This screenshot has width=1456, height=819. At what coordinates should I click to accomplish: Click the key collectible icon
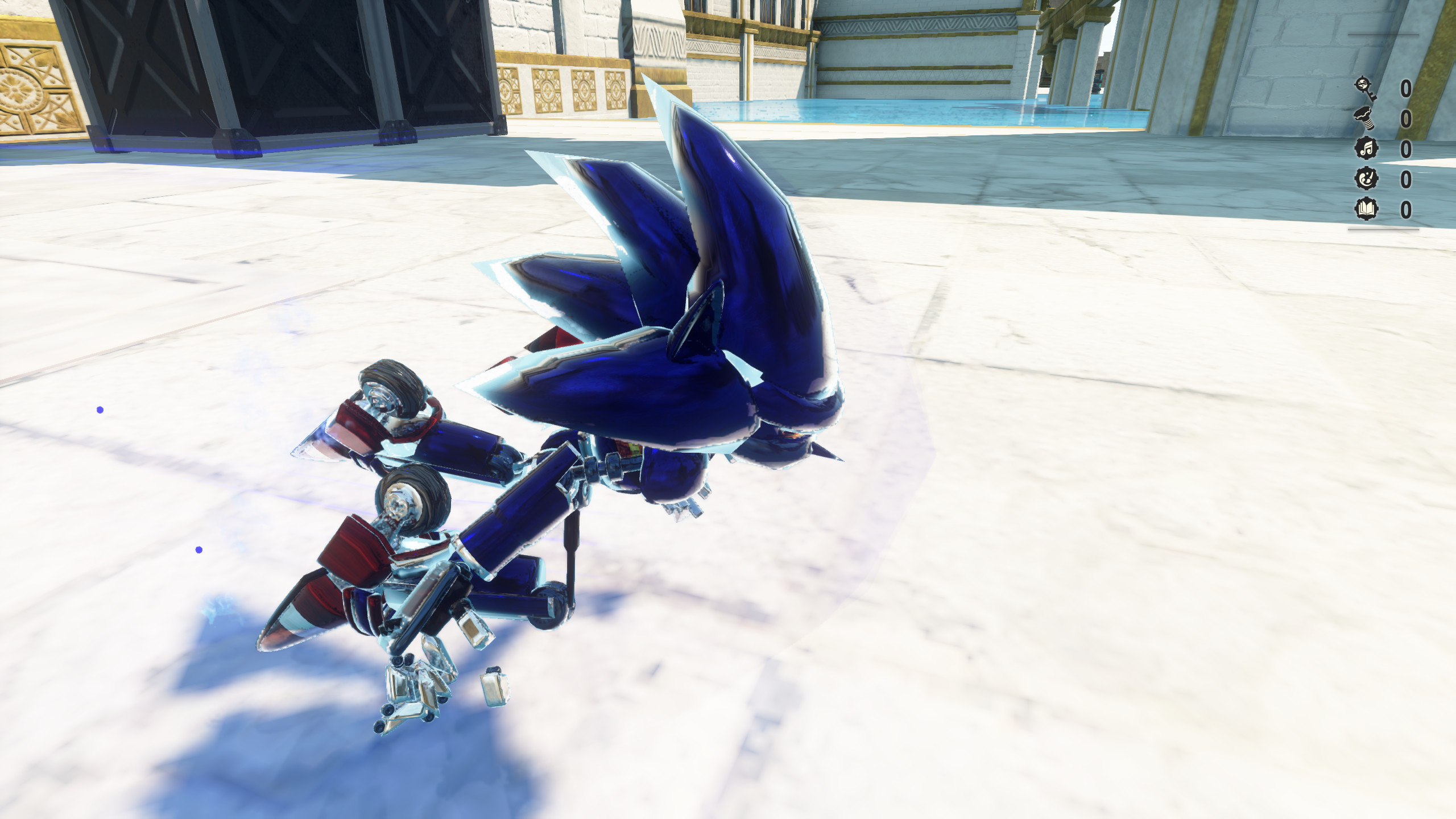(x=1366, y=88)
